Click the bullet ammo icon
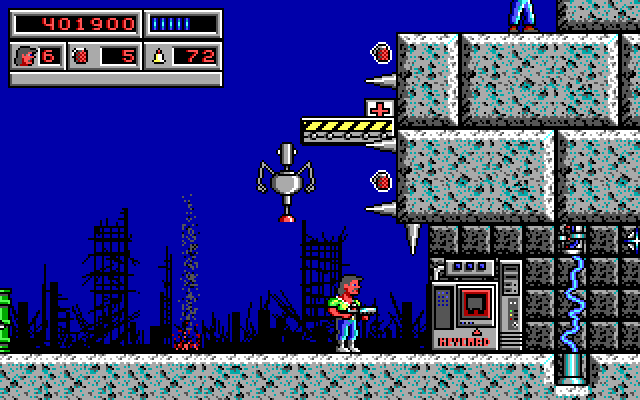The width and height of the screenshot is (640, 400). pyautogui.click(x=158, y=56)
